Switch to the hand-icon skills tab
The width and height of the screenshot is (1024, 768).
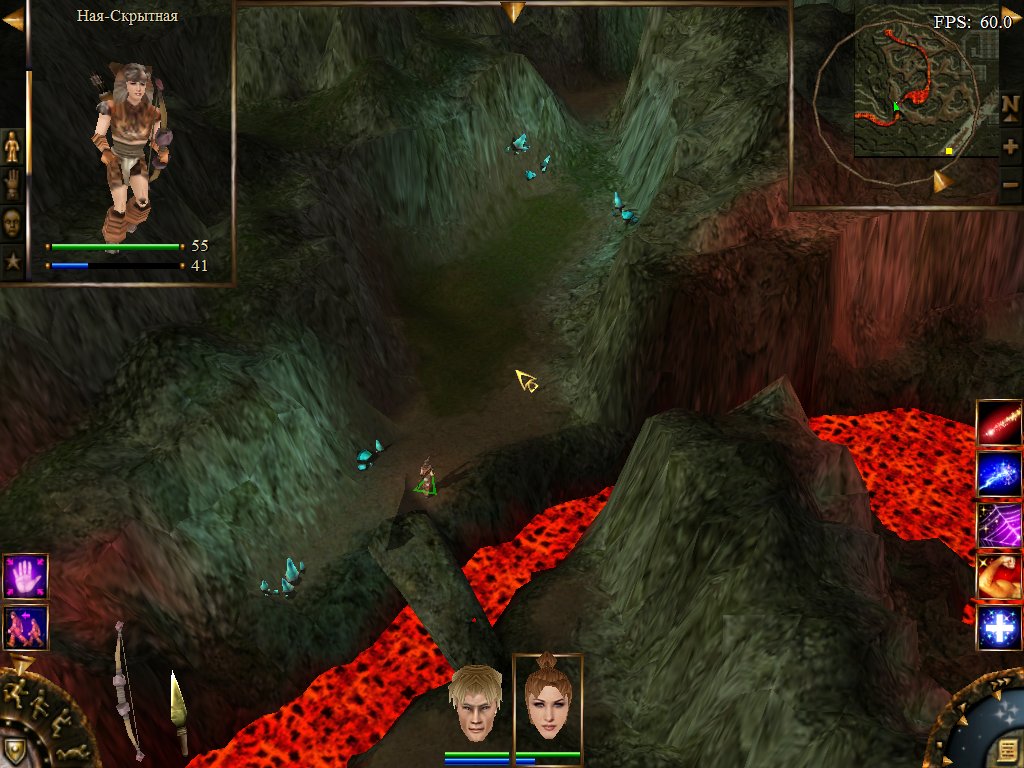tap(12, 185)
